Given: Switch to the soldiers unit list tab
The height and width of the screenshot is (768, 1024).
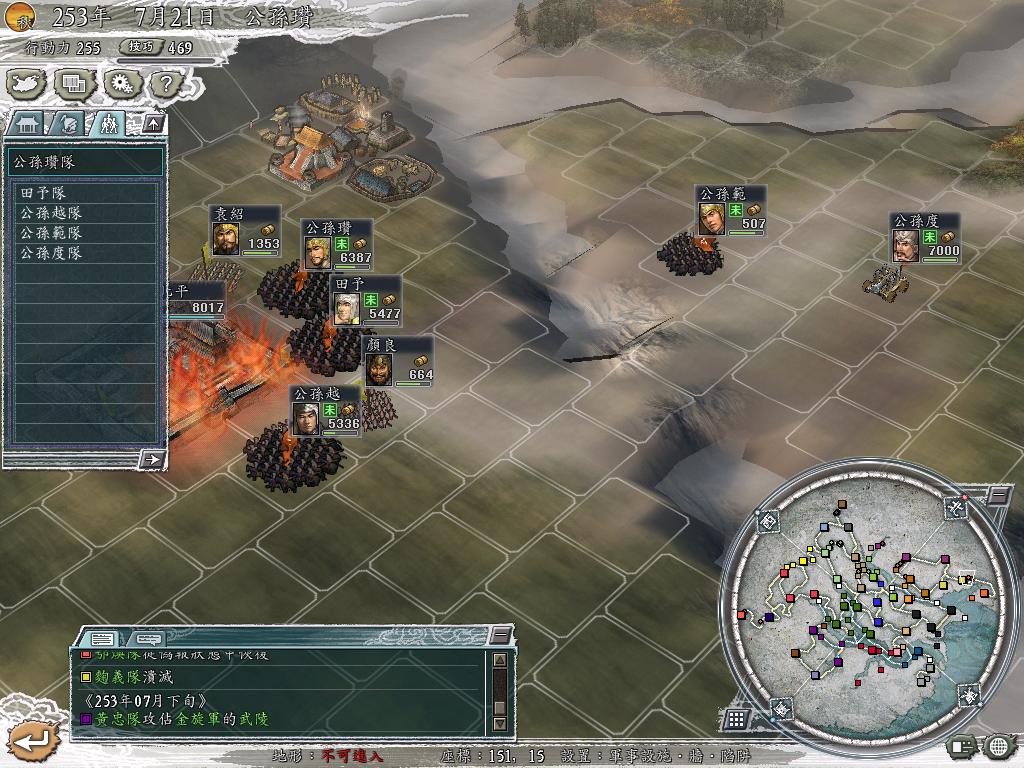Looking at the screenshot, I should [107, 124].
